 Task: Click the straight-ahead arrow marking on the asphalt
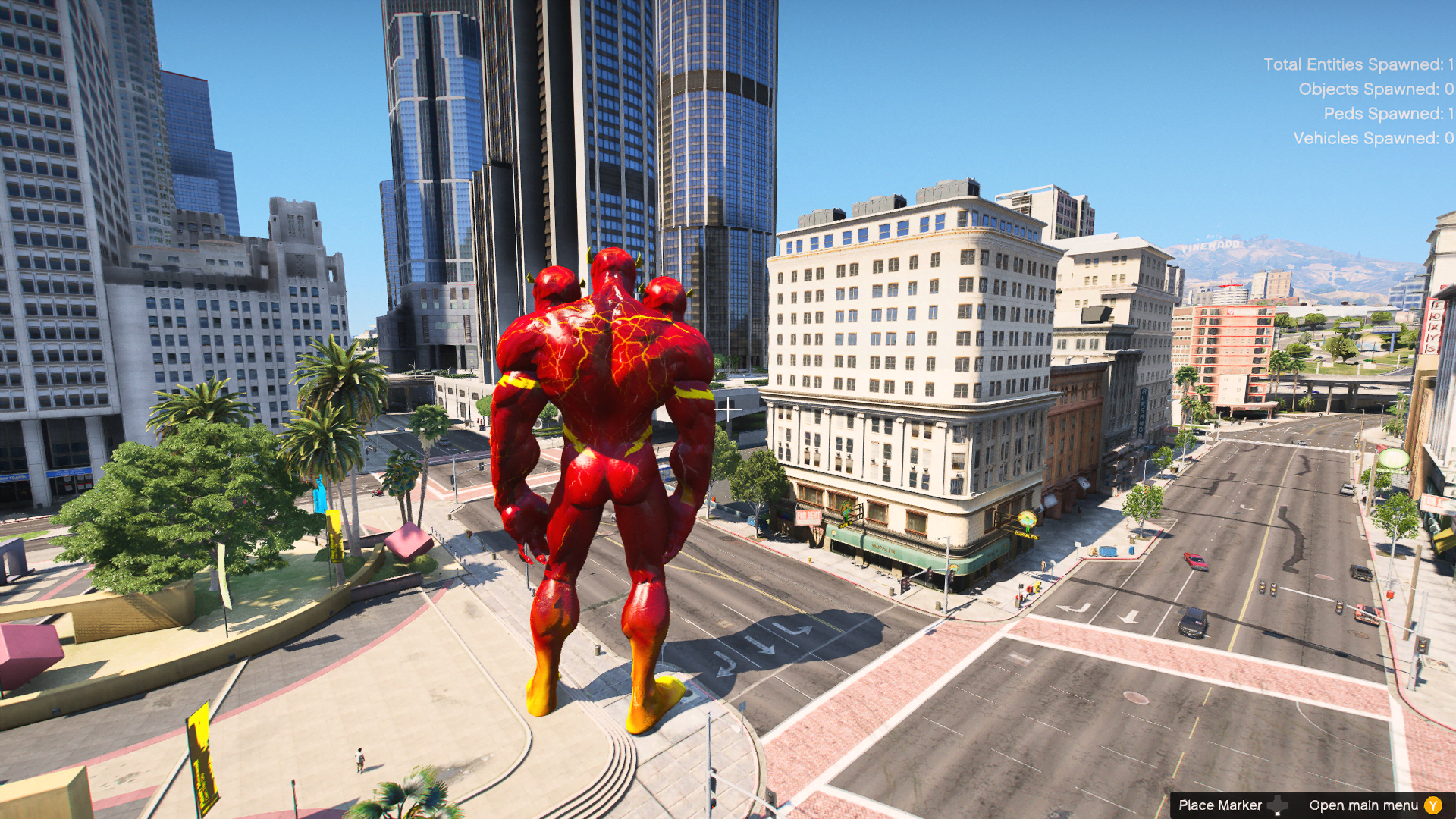point(758,645)
